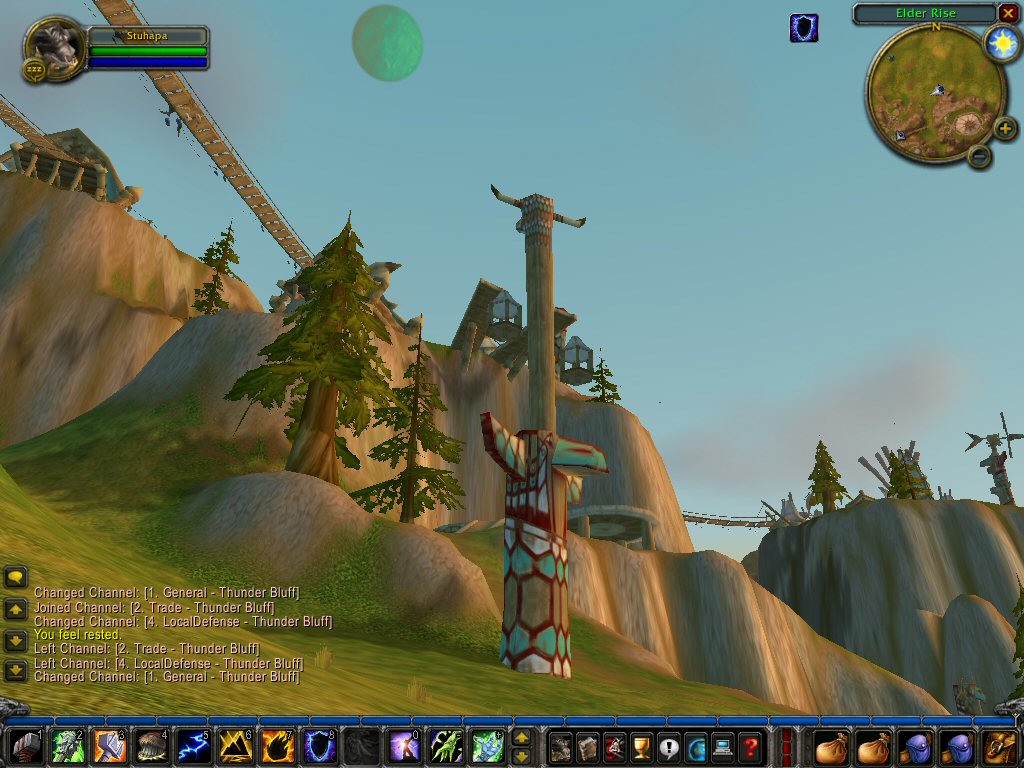Open the quest log goblet button

641,747
